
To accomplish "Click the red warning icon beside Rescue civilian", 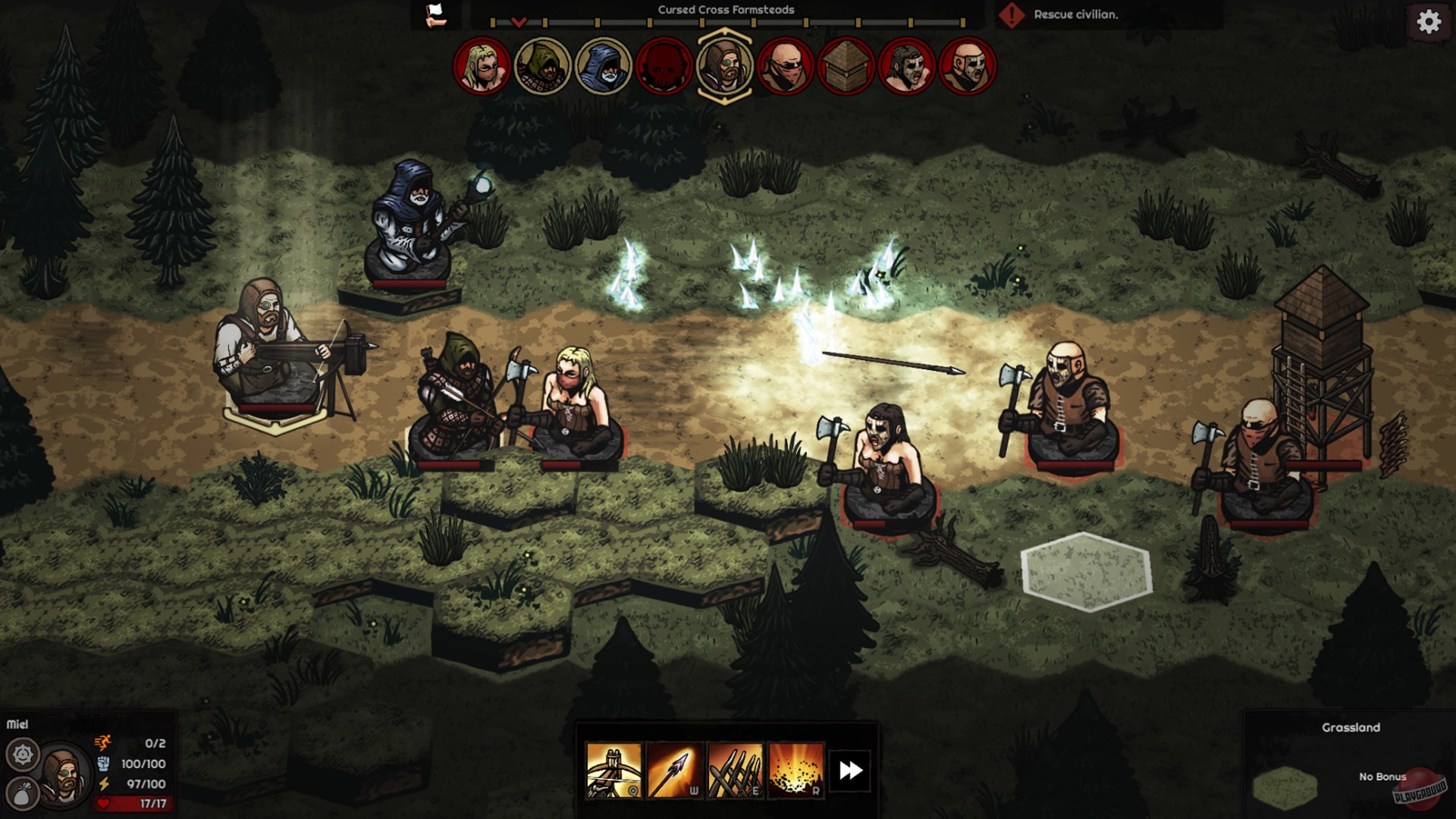I will click(1014, 13).
